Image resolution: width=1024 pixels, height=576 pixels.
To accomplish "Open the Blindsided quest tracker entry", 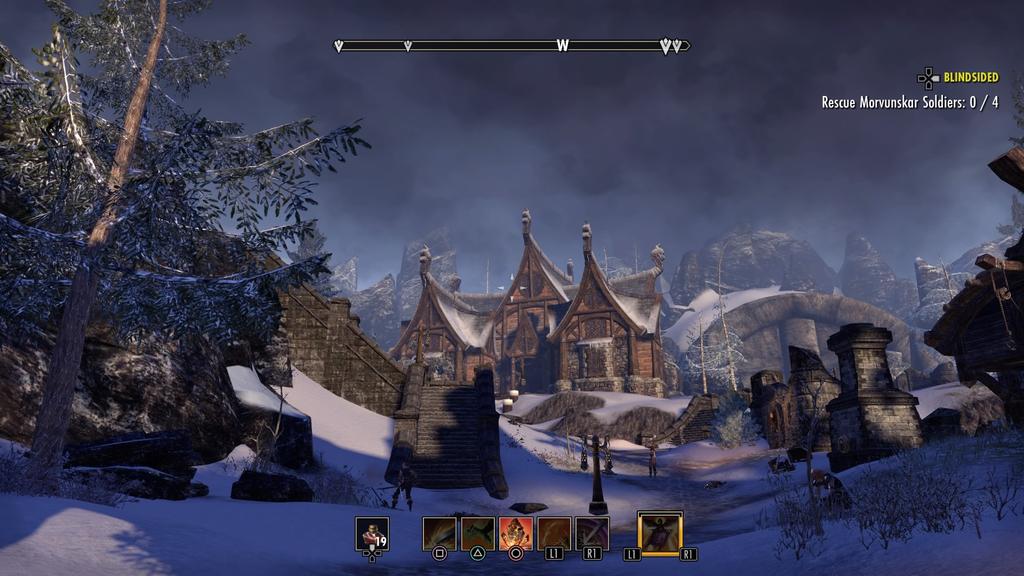I will (x=970, y=77).
